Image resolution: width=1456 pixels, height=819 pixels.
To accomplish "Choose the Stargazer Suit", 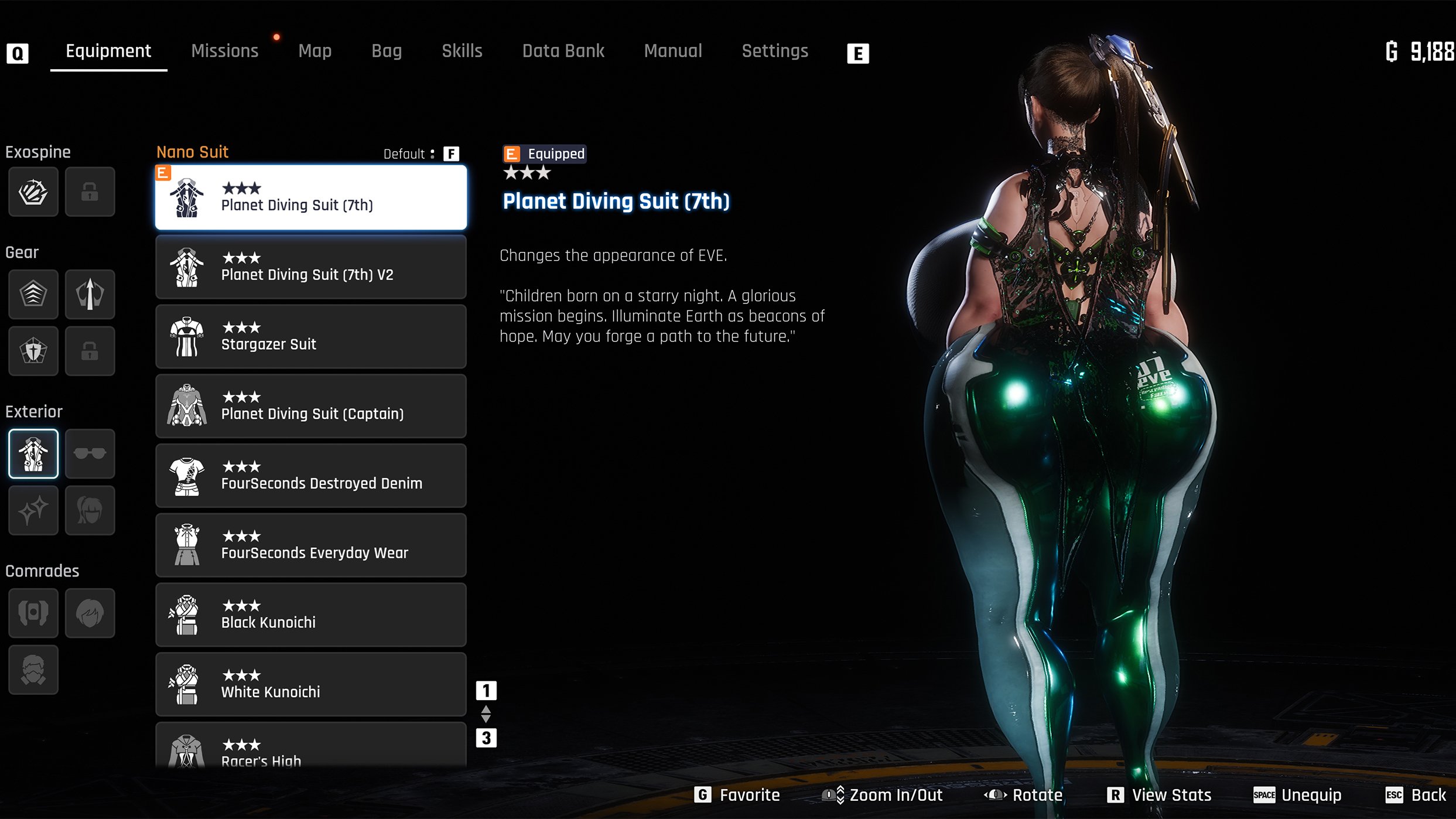I will 310,337.
